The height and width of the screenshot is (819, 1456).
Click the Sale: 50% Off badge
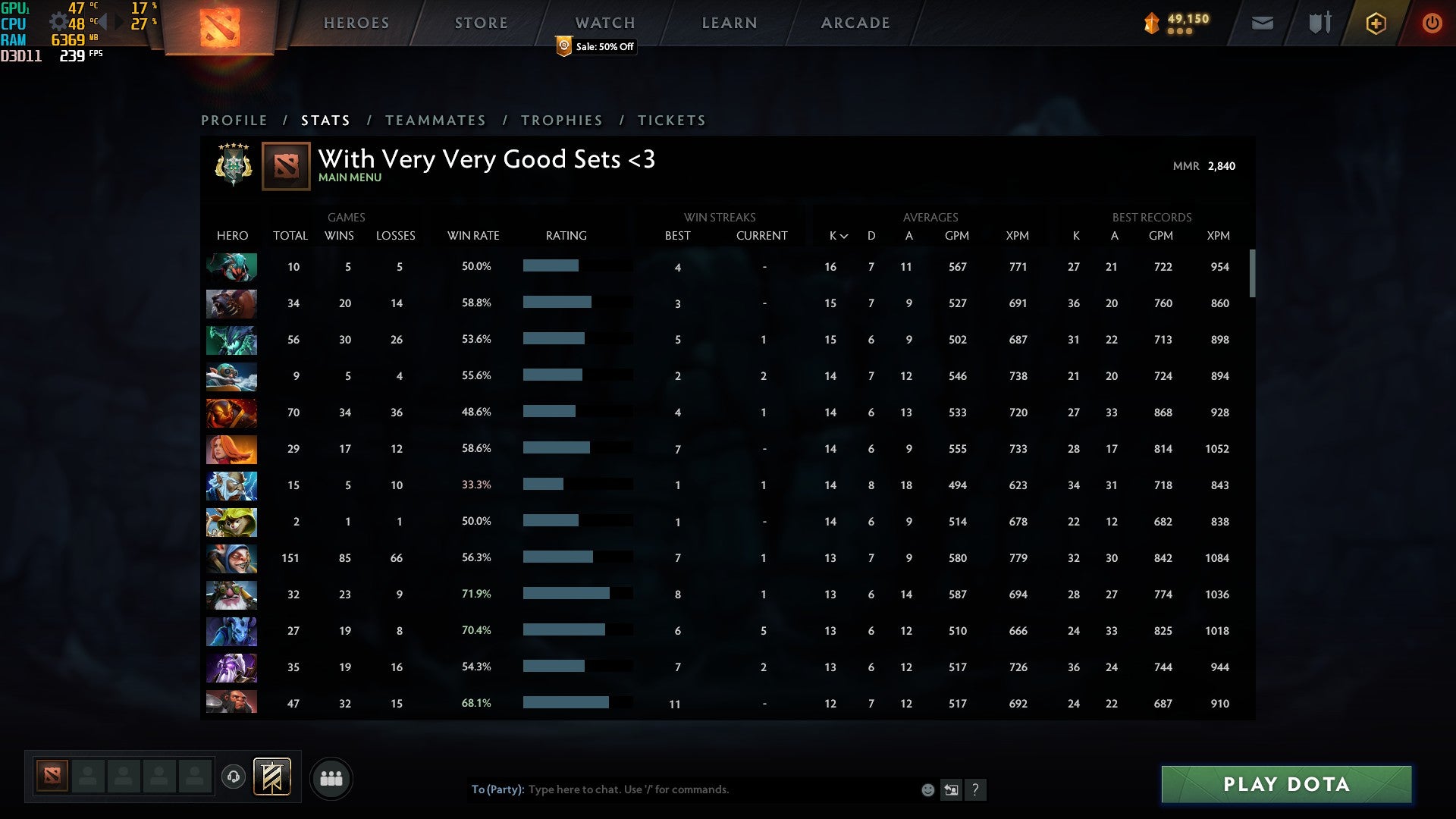click(596, 47)
